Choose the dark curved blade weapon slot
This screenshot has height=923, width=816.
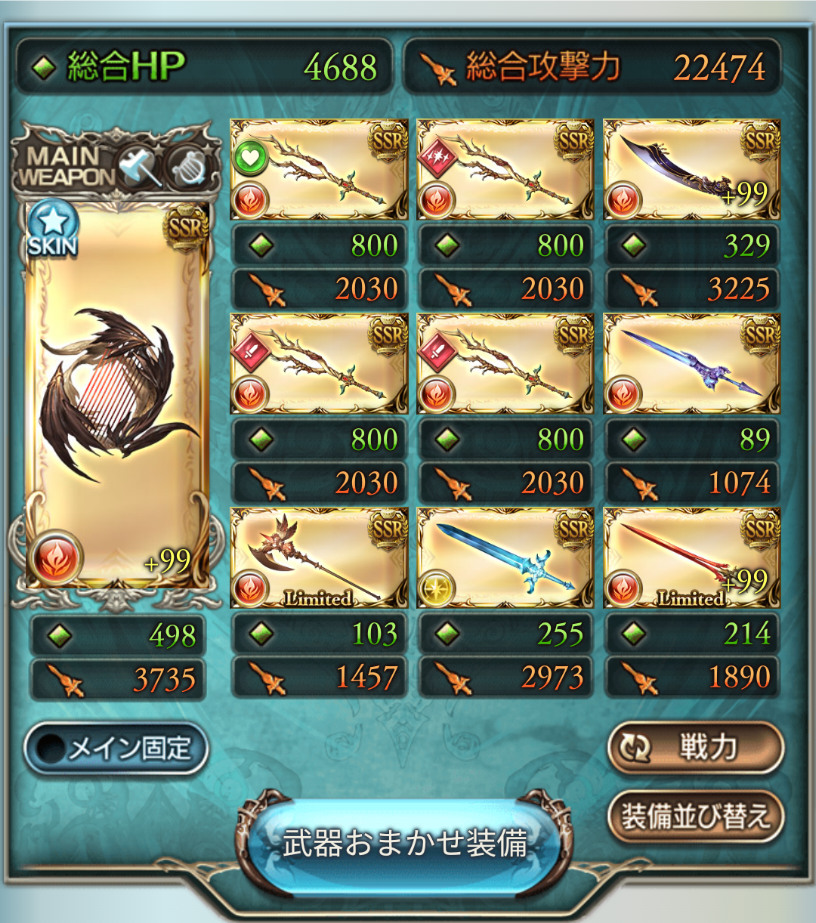pyautogui.click(x=692, y=169)
